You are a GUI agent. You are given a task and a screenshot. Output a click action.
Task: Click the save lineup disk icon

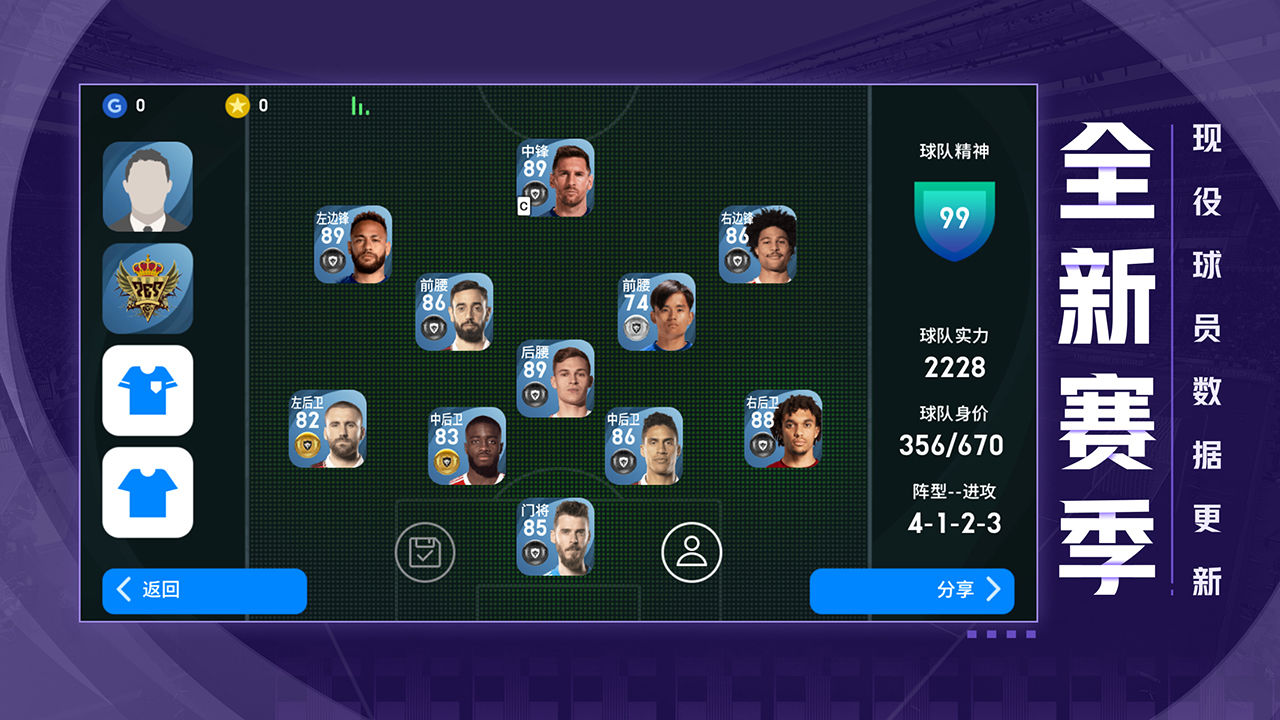point(425,552)
